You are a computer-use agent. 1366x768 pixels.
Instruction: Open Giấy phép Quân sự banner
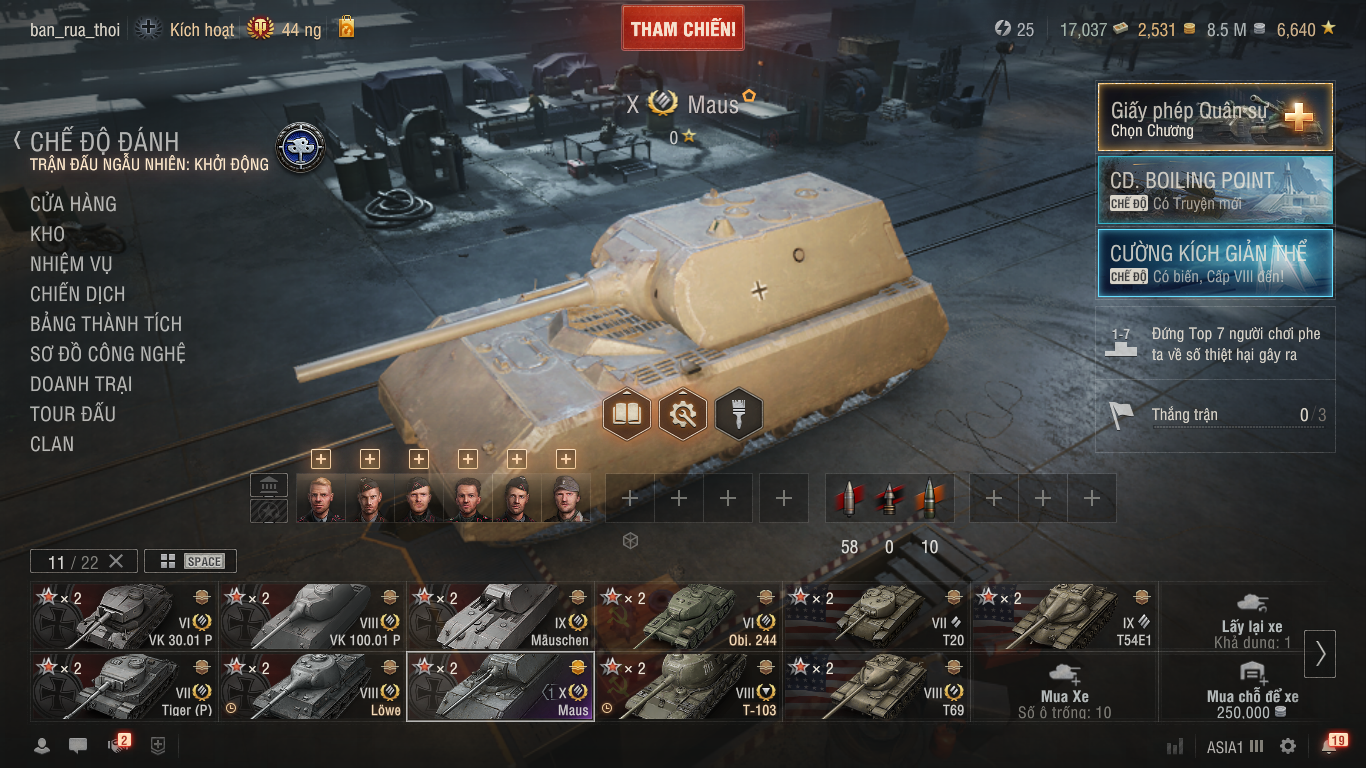coord(1215,117)
